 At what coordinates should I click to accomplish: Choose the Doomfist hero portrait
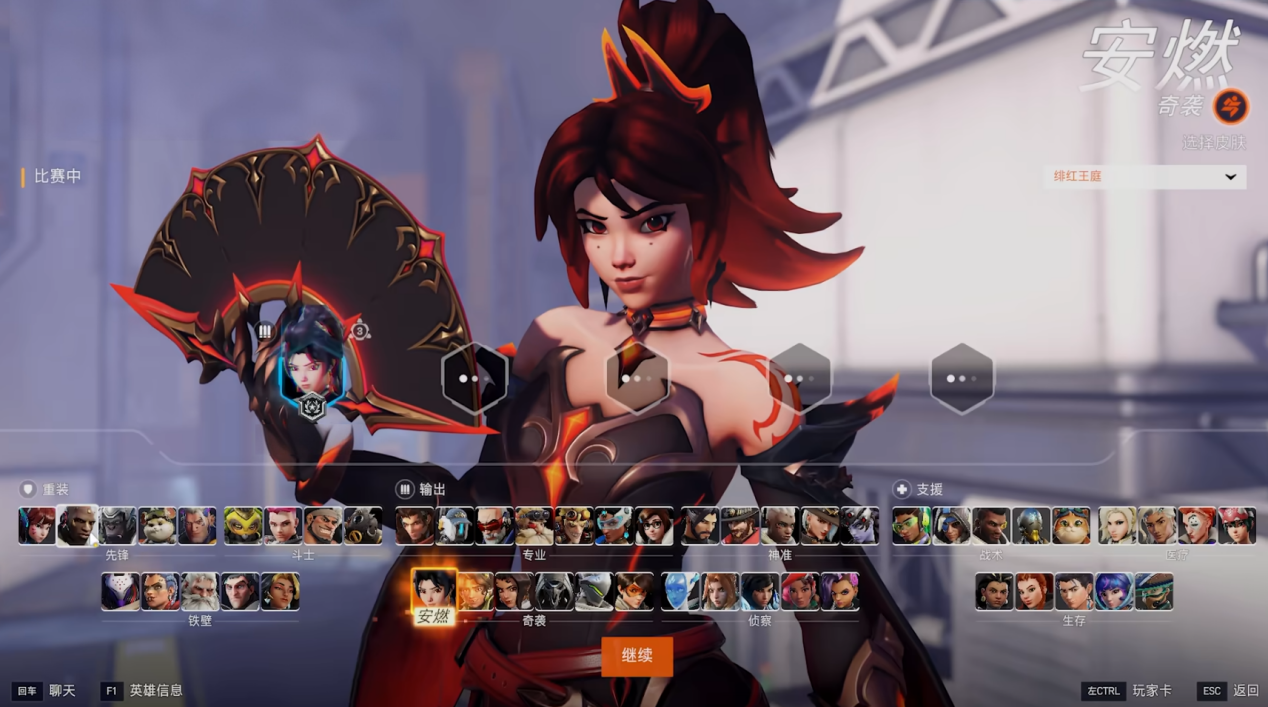(x=77, y=526)
